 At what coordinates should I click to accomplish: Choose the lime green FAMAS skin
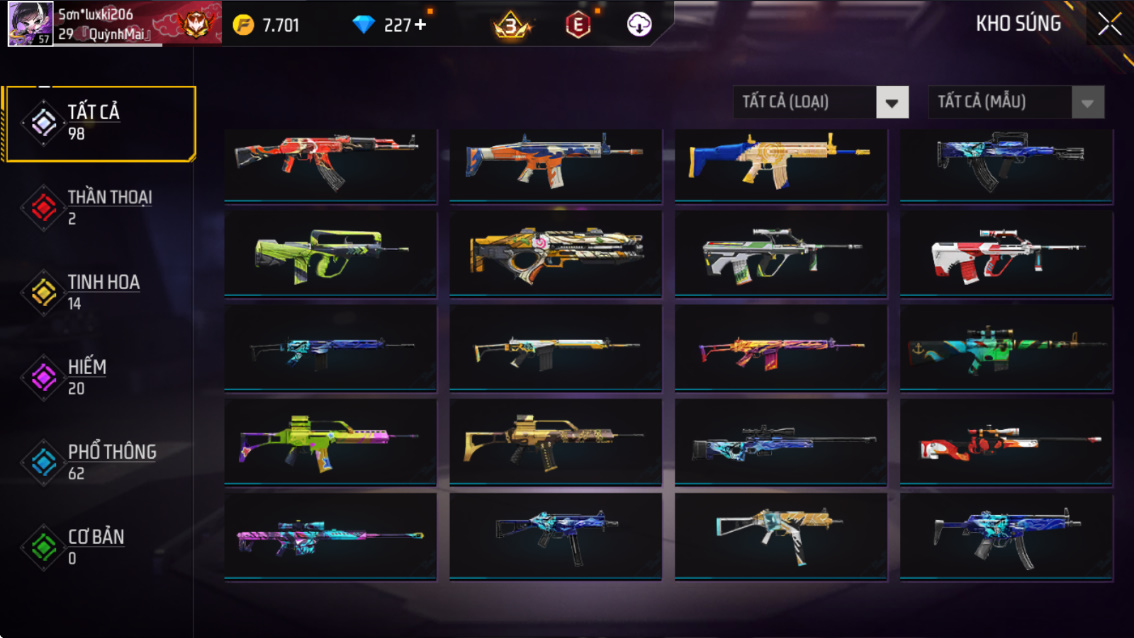coord(330,253)
